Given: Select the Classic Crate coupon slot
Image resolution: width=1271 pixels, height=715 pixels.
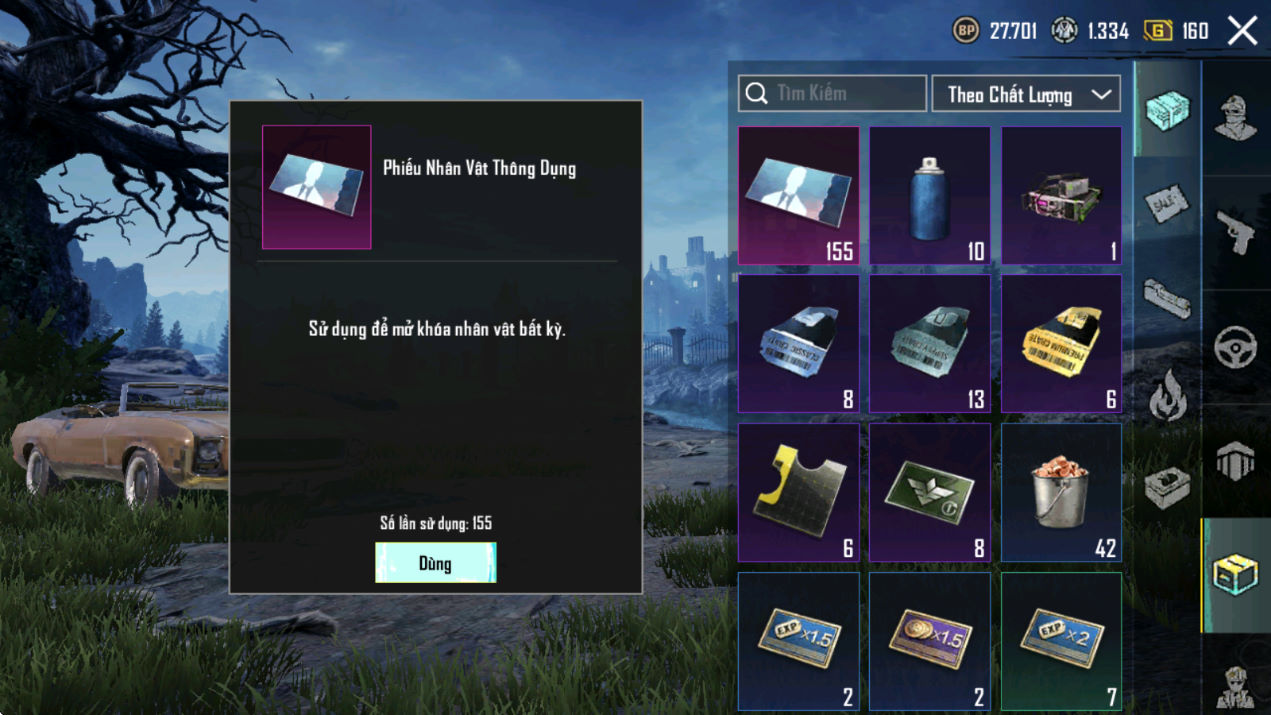Looking at the screenshot, I should [x=798, y=344].
